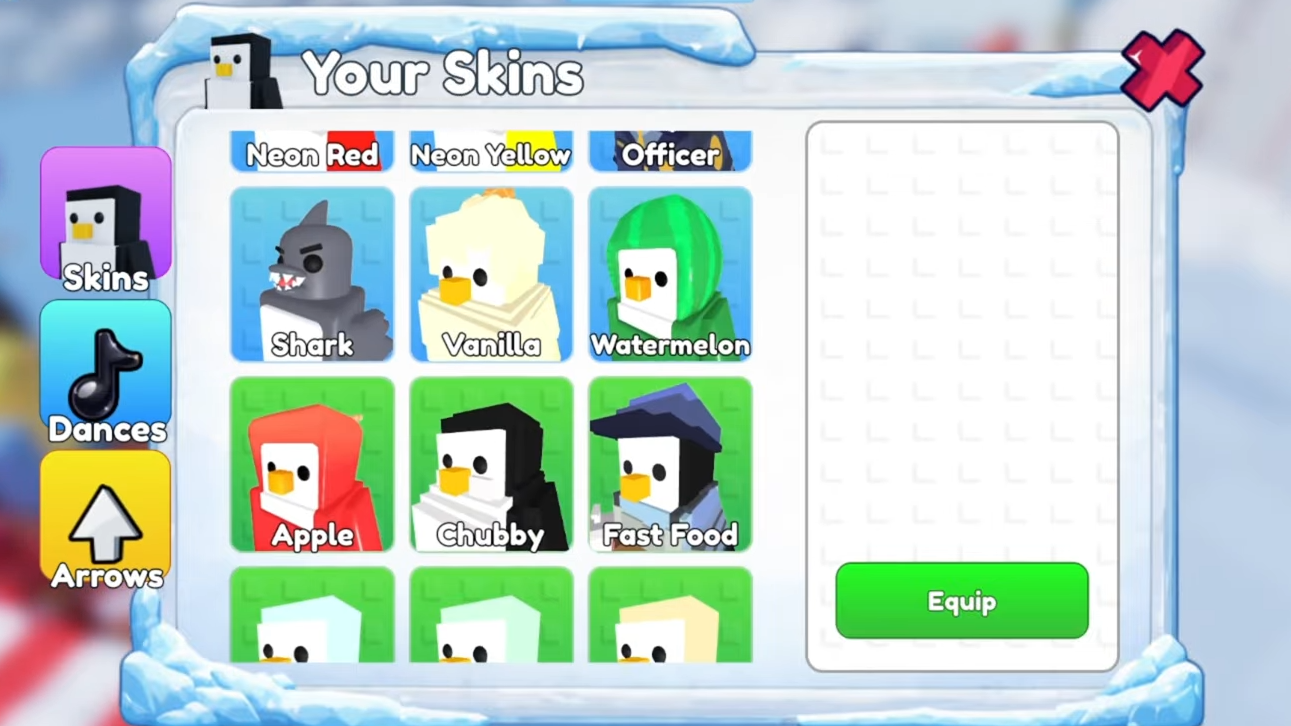Close the Your Skins window
1291x726 pixels.
1161,69
